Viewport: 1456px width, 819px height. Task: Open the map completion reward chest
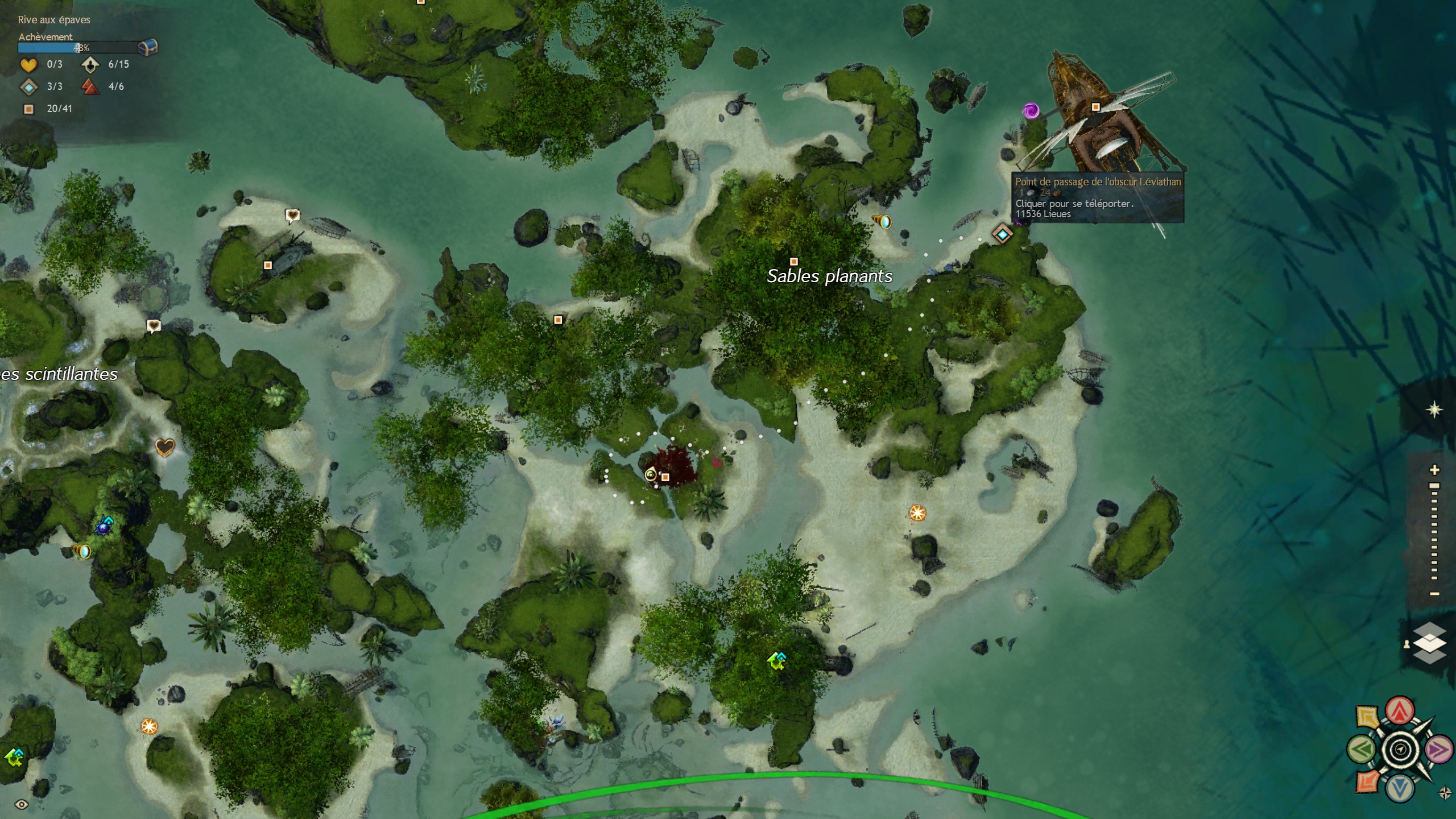148,47
